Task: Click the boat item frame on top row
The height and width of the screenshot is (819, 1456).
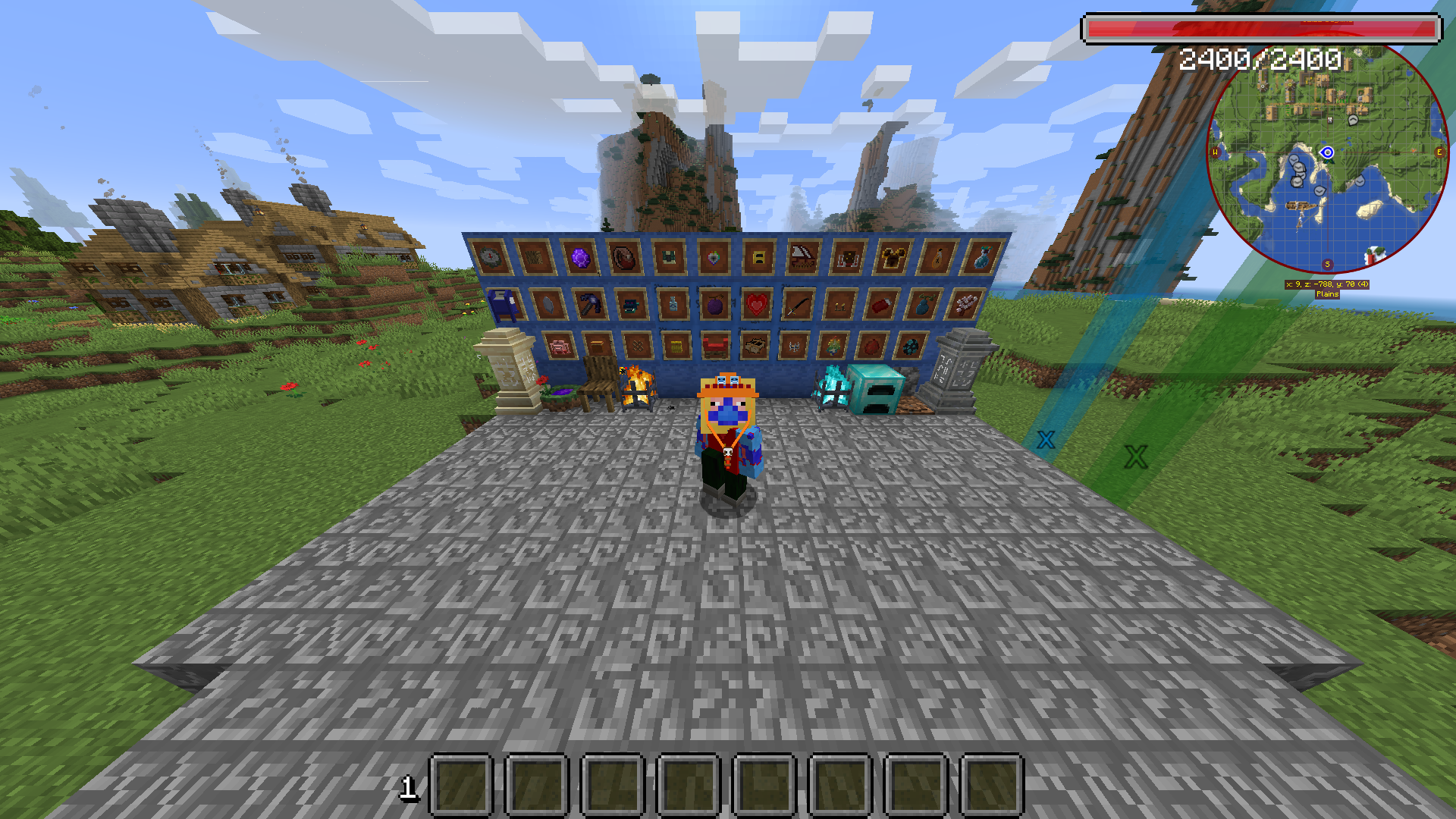Action: [802, 257]
